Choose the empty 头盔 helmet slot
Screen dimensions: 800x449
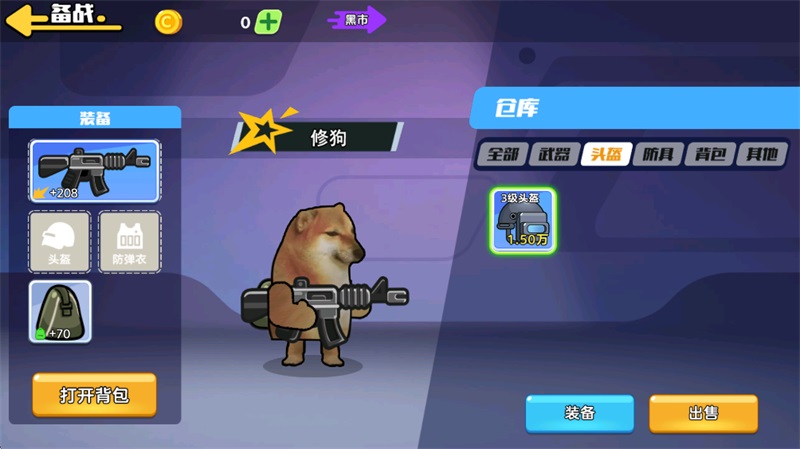[x=60, y=242]
